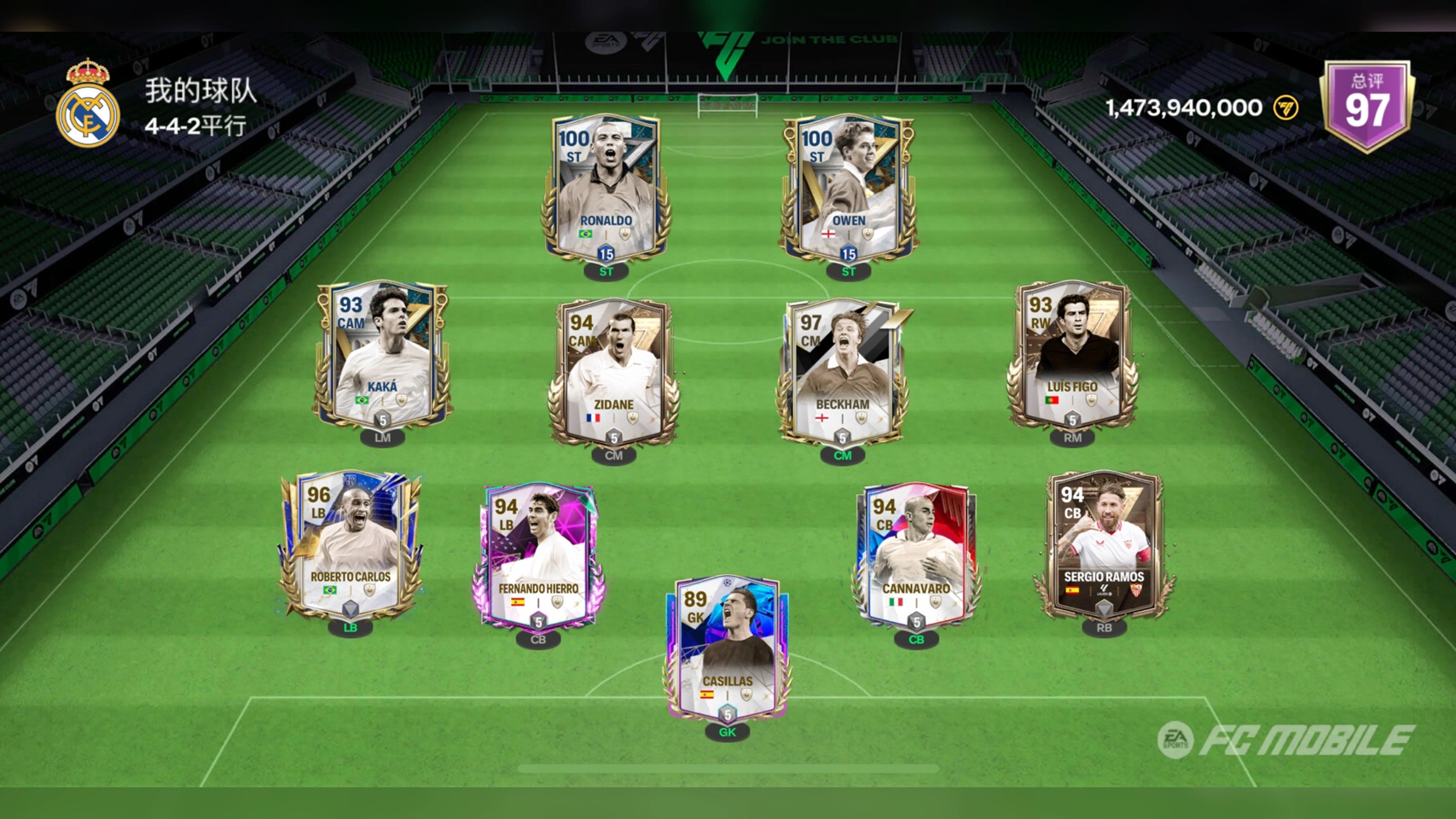
Task: Choose the Sergio Ramos card
Action: 1104,544
